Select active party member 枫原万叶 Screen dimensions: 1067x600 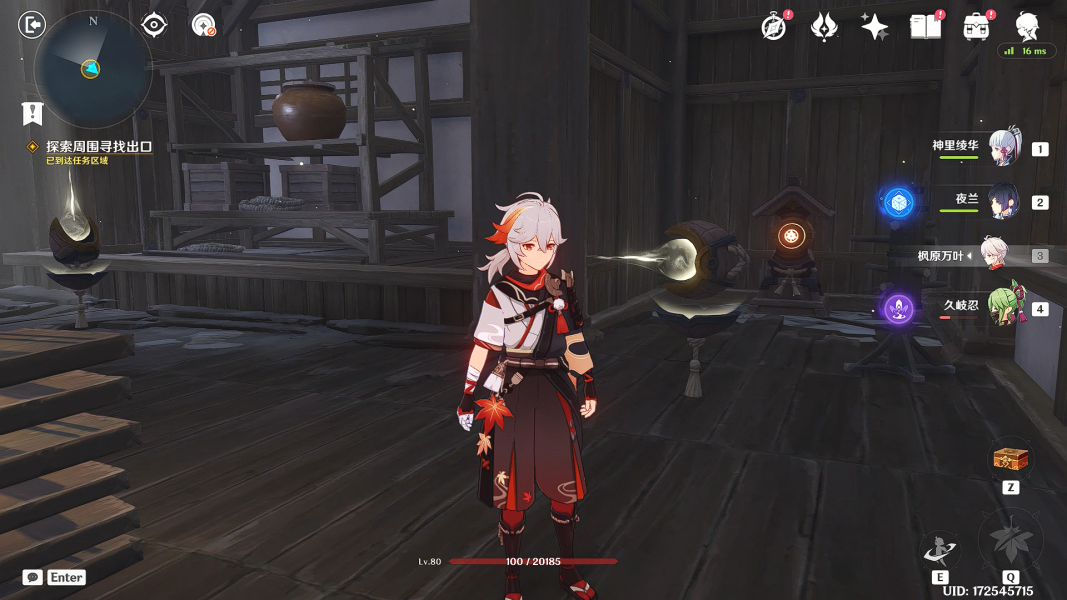click(994, 255)
